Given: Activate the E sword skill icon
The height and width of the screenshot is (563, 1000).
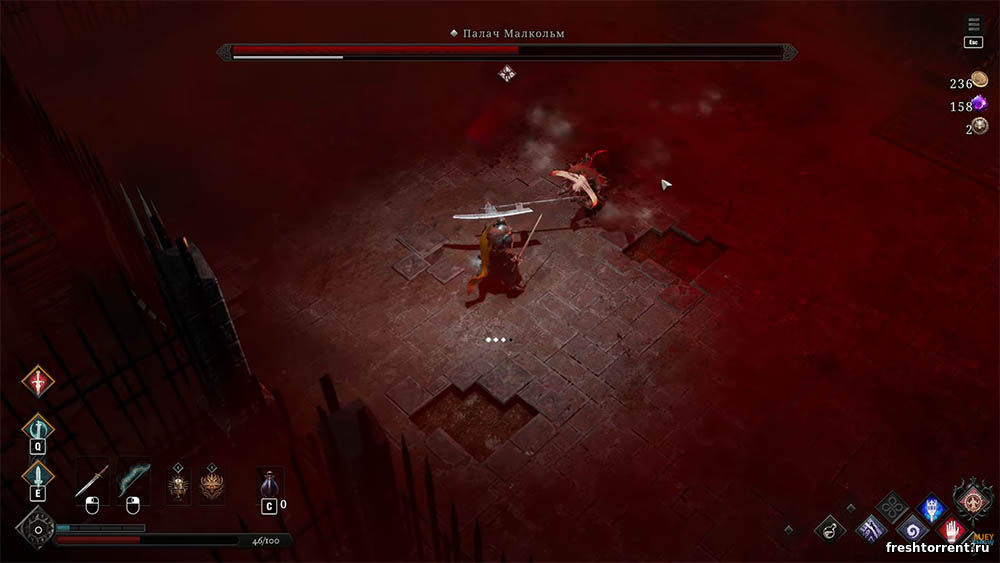Looking at the screenshot, I should tap(38, 476).
